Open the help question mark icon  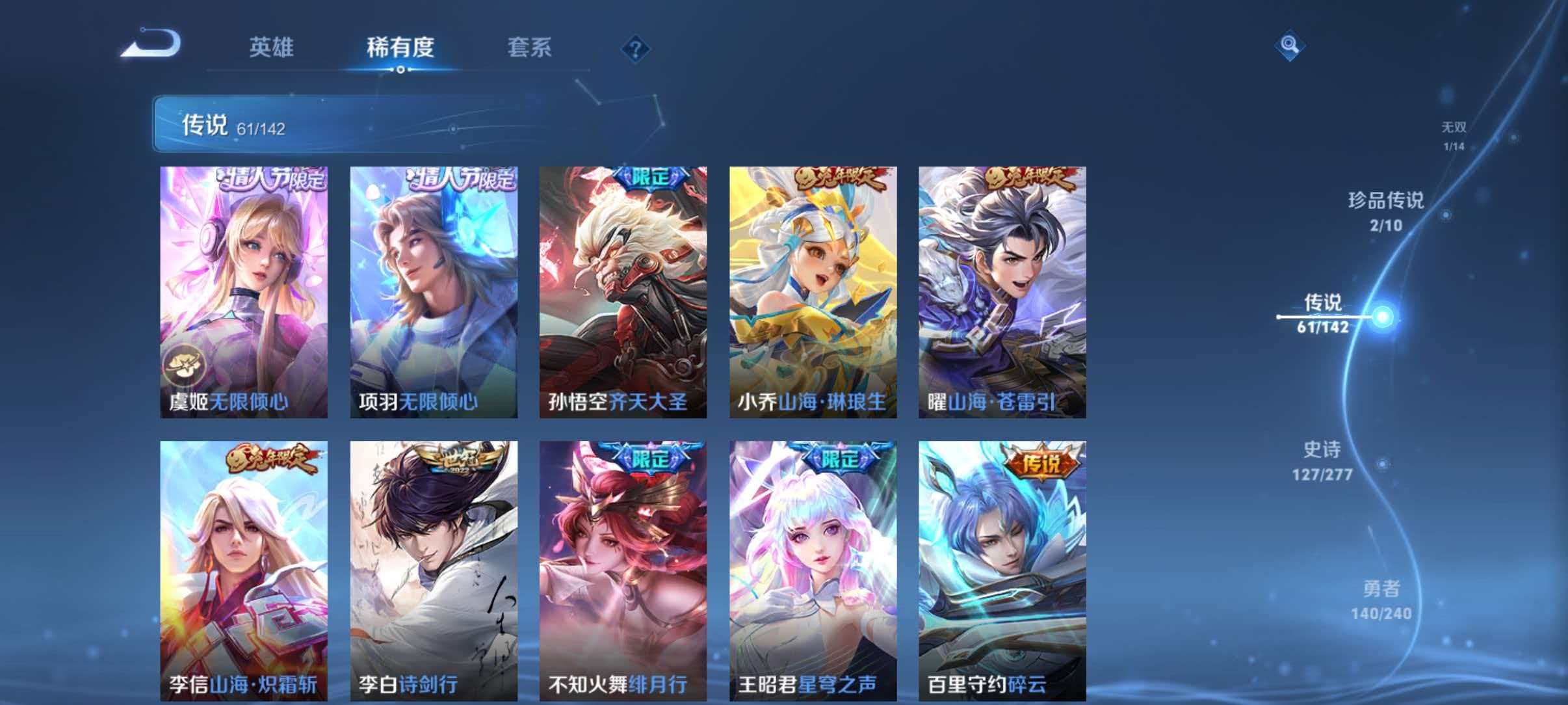[636, 49]
